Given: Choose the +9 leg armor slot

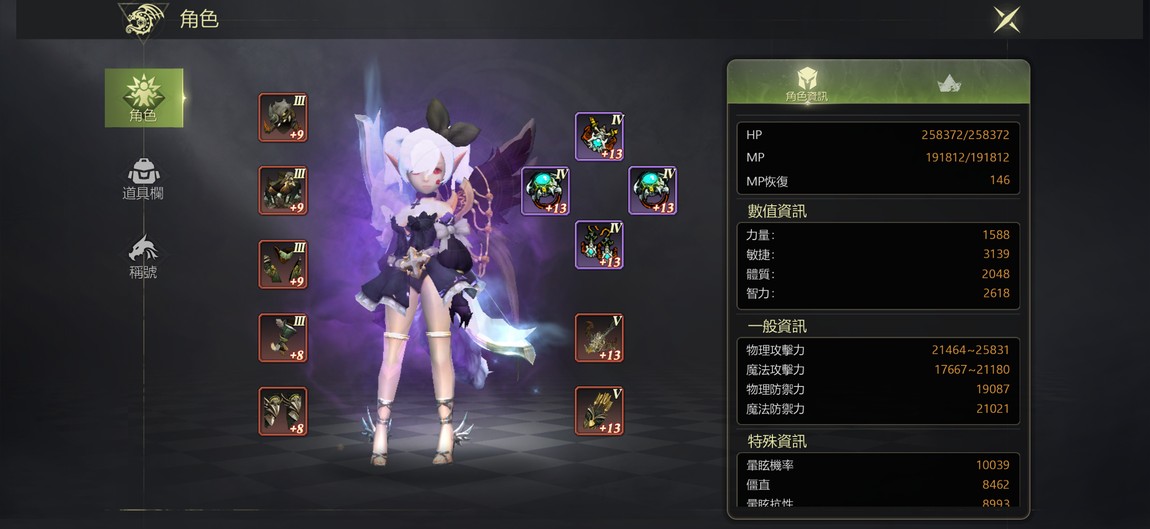Looking at the screenshot, I should [283, 265].
